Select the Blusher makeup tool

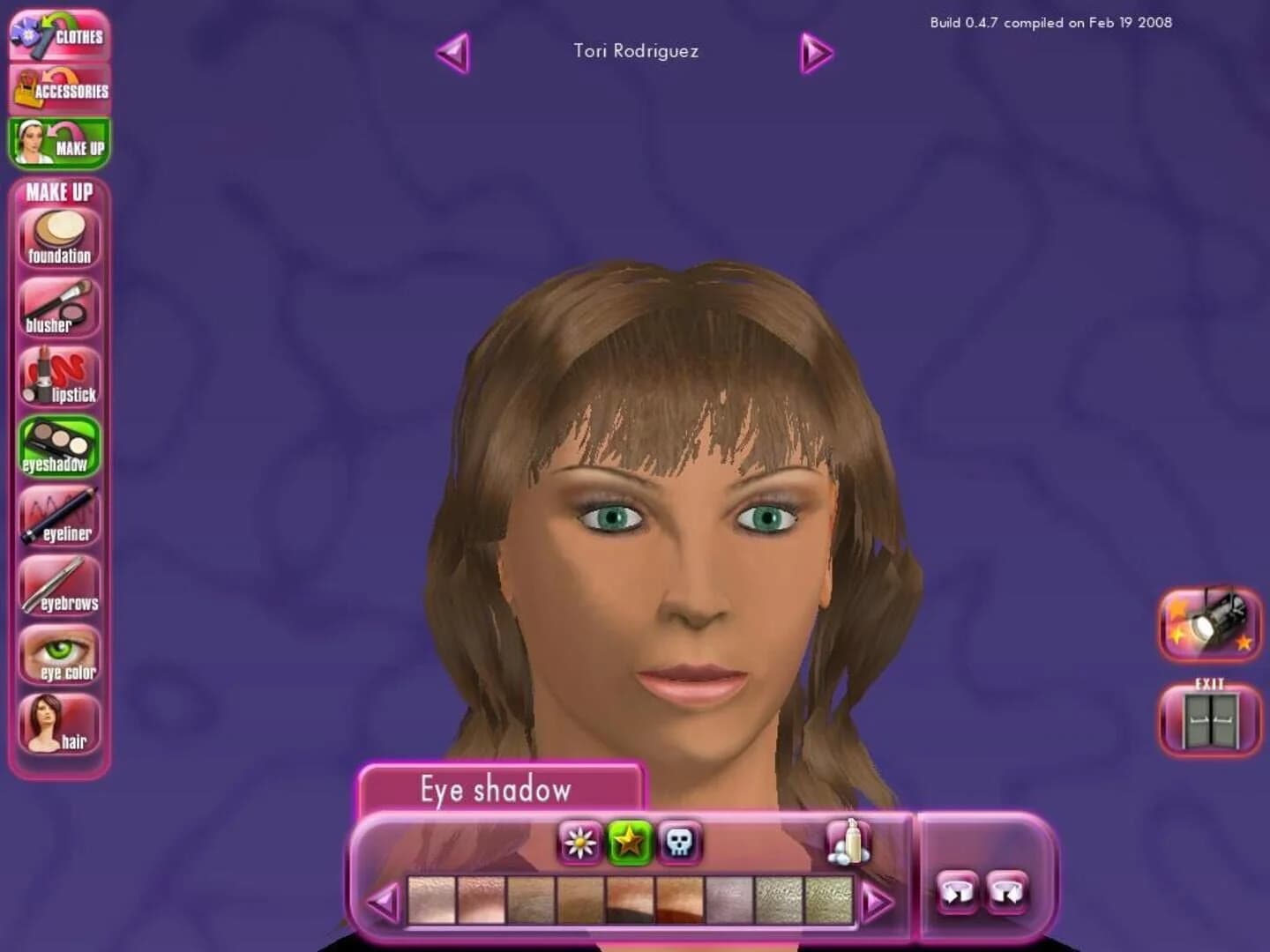coord(58,304)
